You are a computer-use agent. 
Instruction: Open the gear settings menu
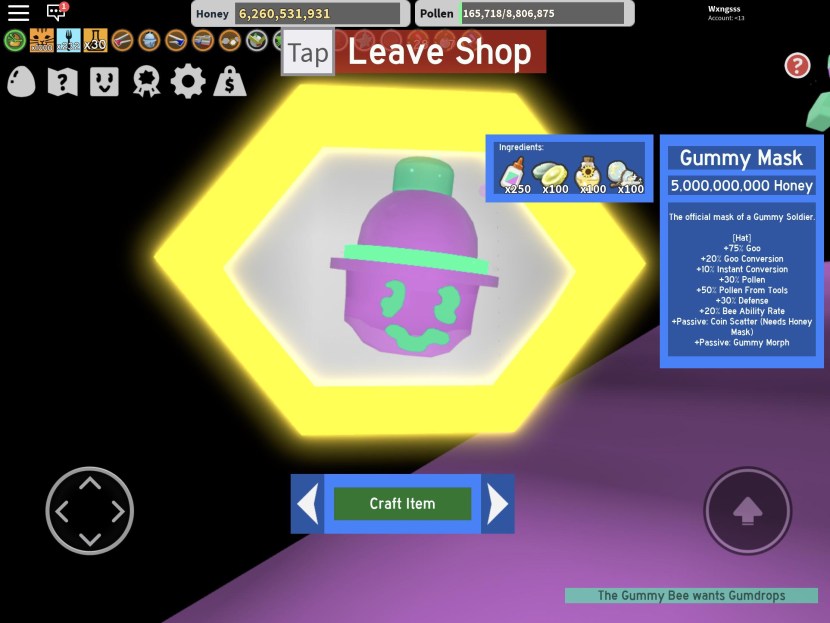[x=188, y=82]
